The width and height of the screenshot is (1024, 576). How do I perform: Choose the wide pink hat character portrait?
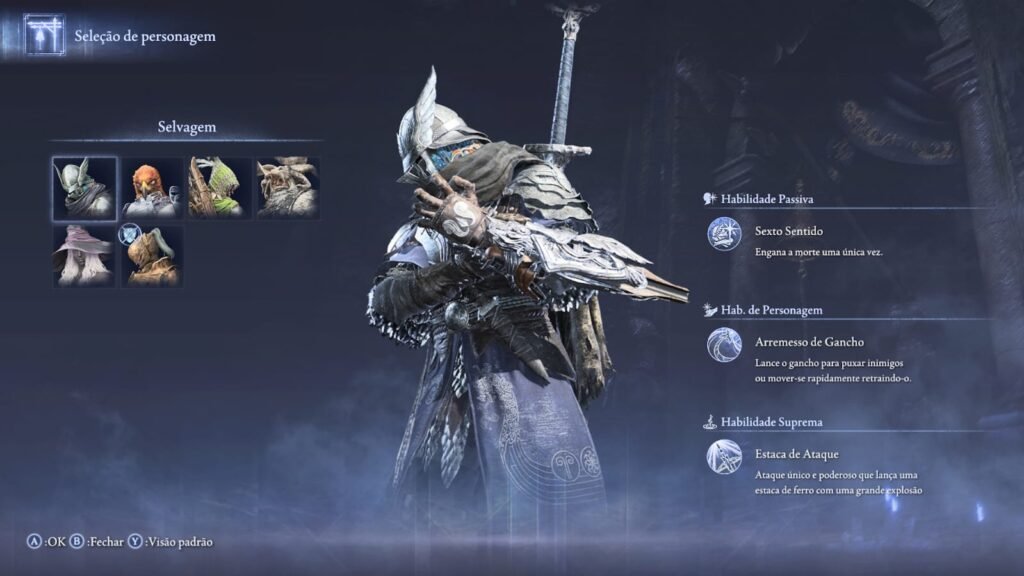(x=84, y=255)
